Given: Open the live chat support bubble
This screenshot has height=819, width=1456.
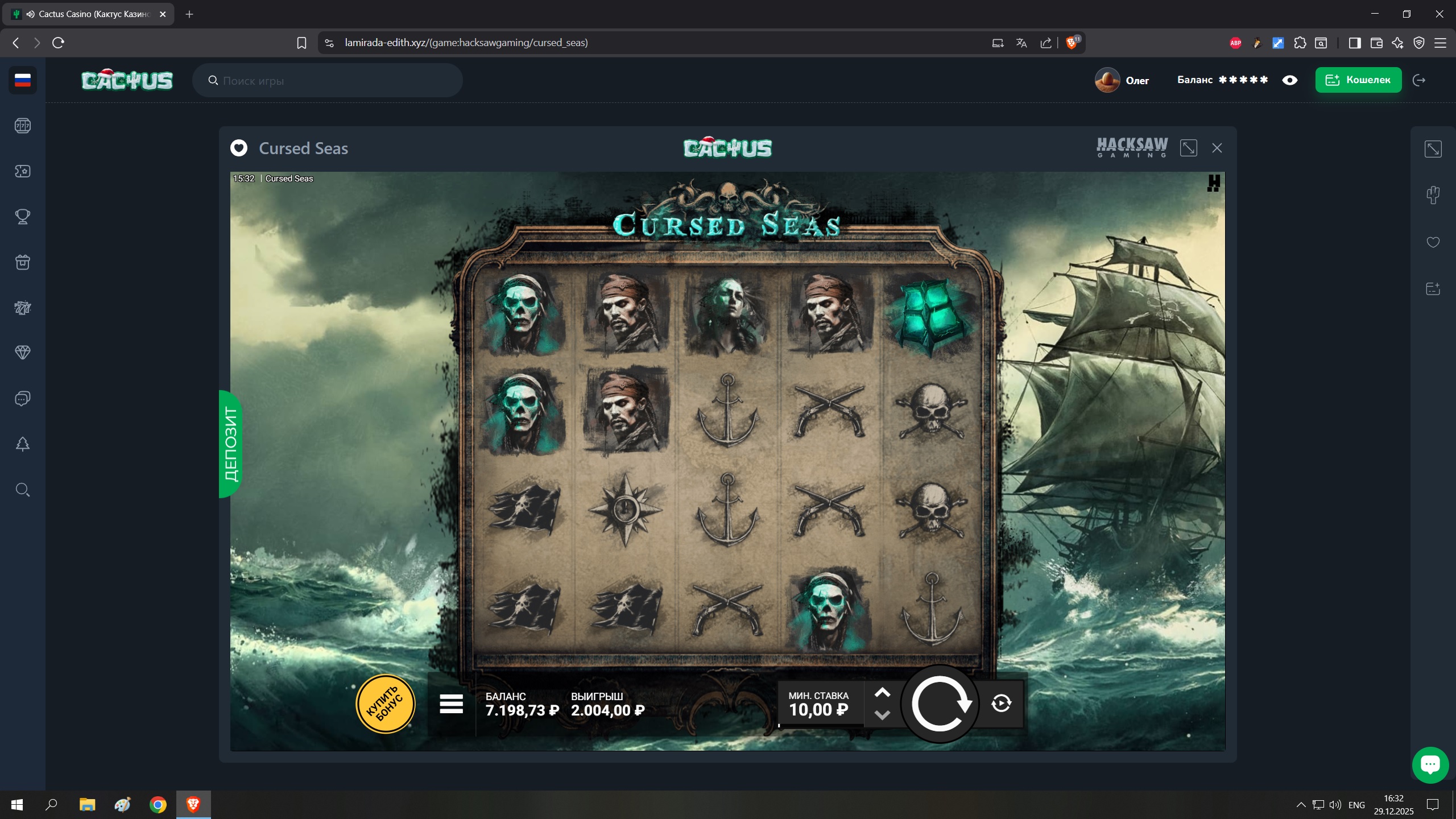Looking at the screenshot, I should click(x=1430, y=764).
